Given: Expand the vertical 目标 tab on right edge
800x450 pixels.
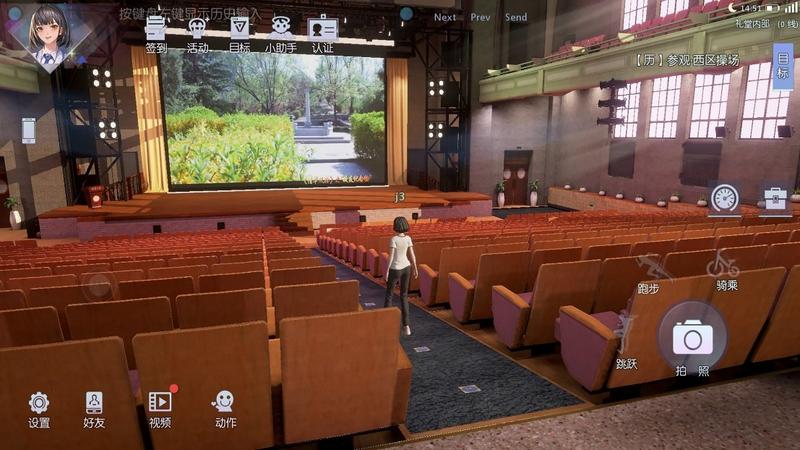Looking at the screenshot, I should click(784, 66).
